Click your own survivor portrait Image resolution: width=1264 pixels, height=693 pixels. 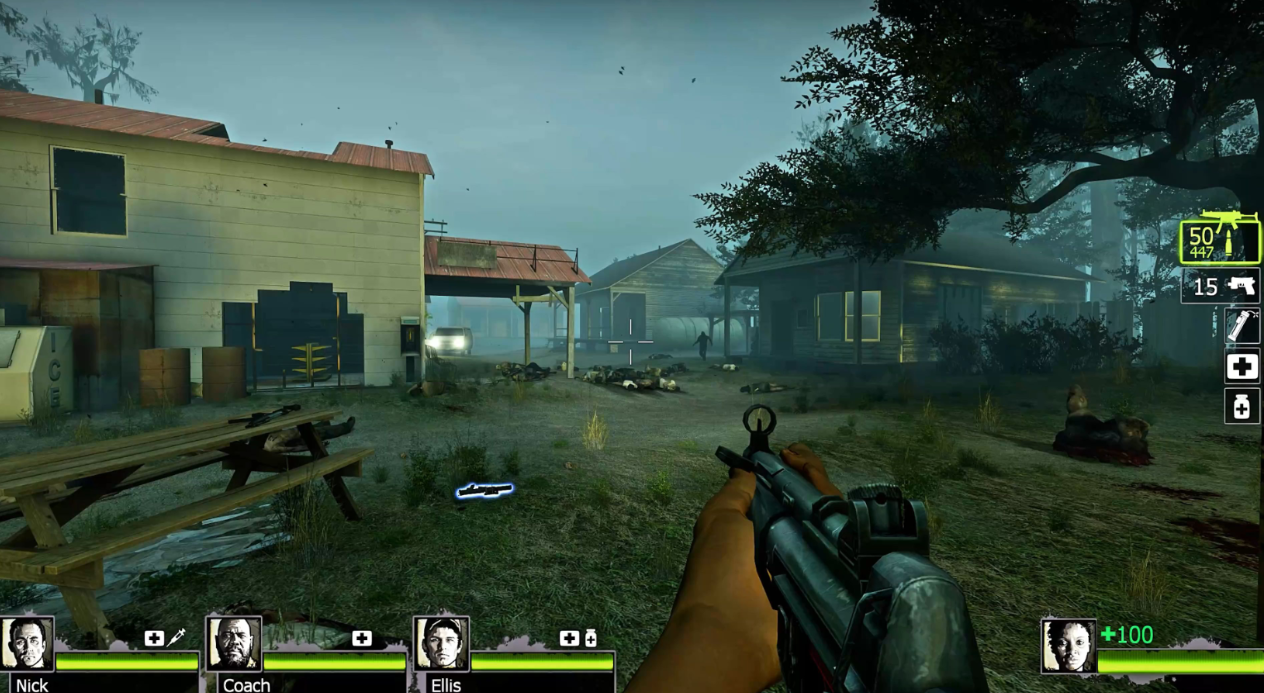click(x=1067, y=645)
